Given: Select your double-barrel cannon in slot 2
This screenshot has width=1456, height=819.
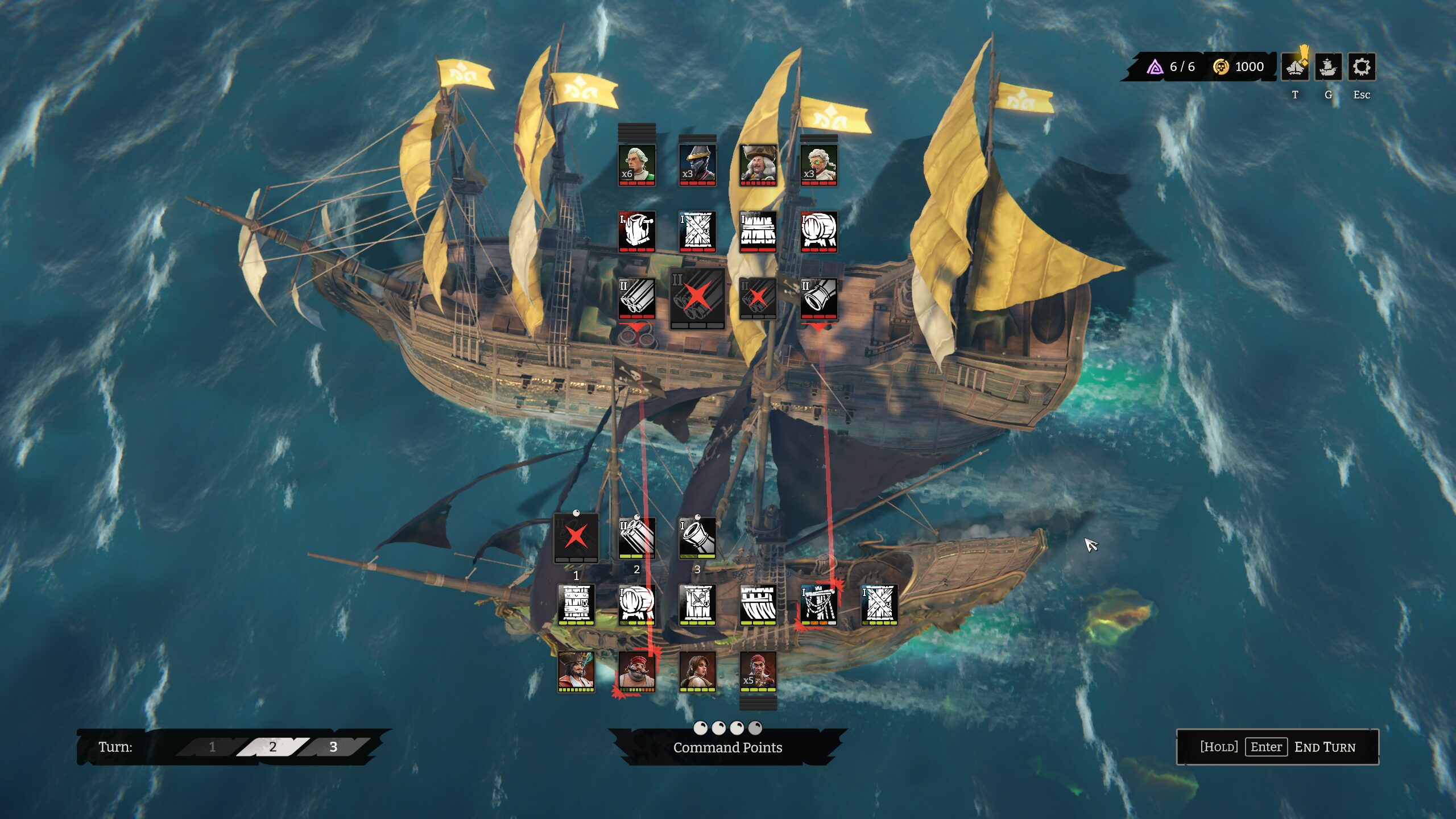Looking at the screenshot, I should [636, 537].
